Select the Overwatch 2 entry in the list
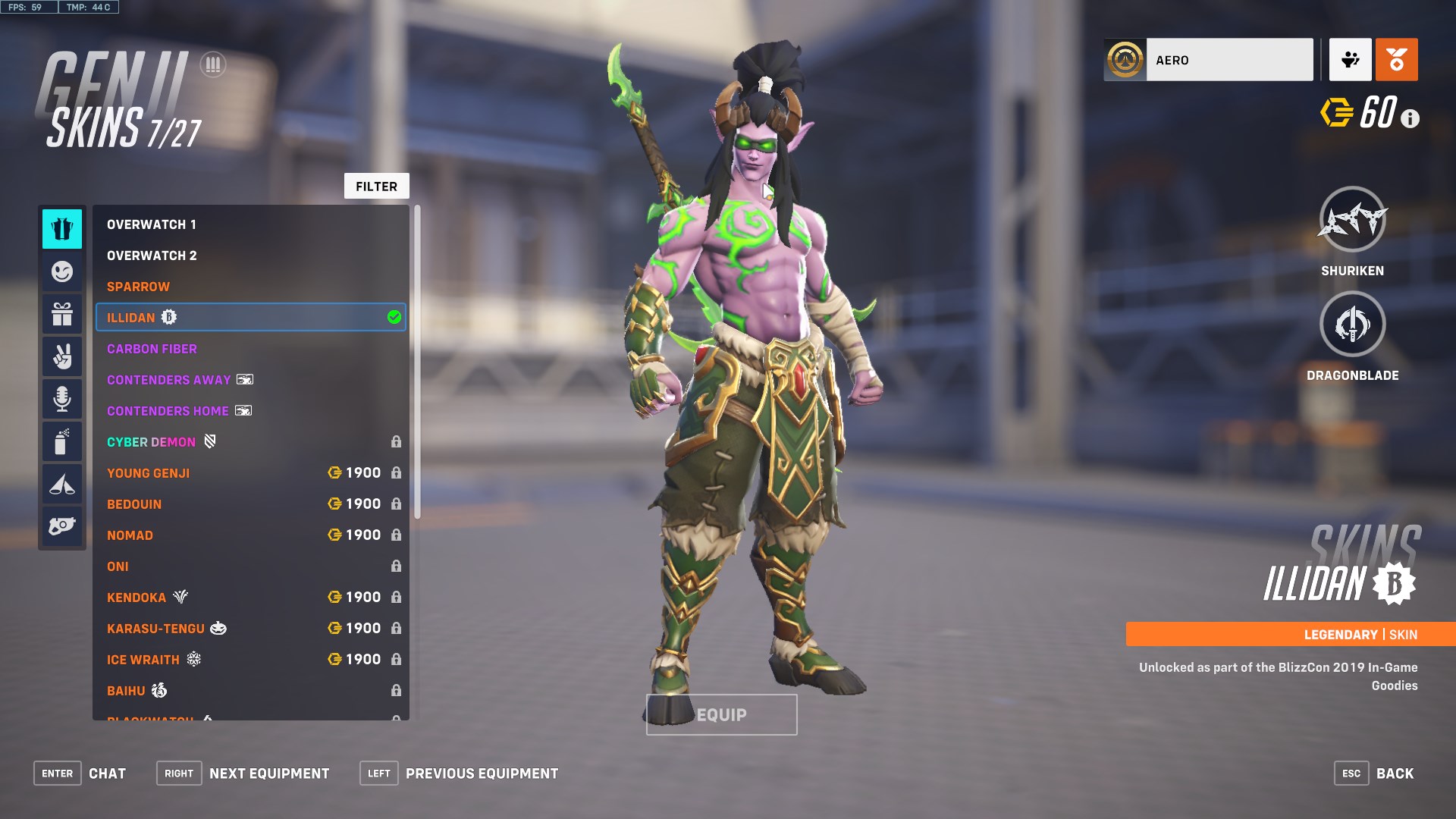This screenshot has width=1456, height=819. [x=151, y=256]
